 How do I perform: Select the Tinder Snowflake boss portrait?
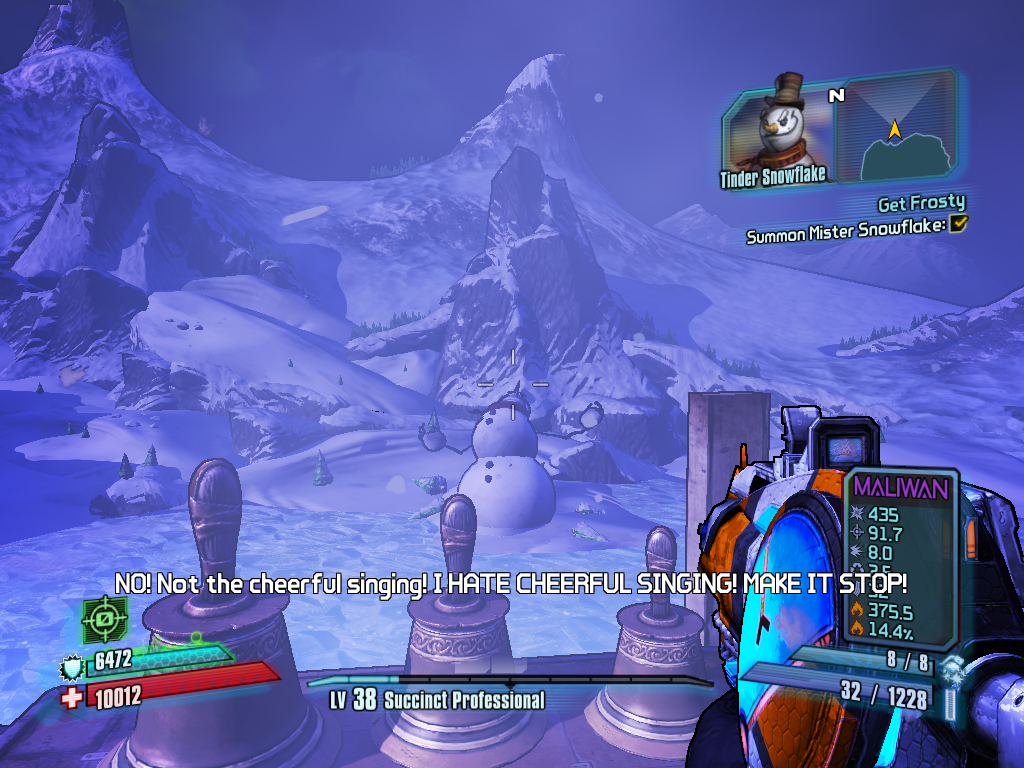click(x=776, y=130)
